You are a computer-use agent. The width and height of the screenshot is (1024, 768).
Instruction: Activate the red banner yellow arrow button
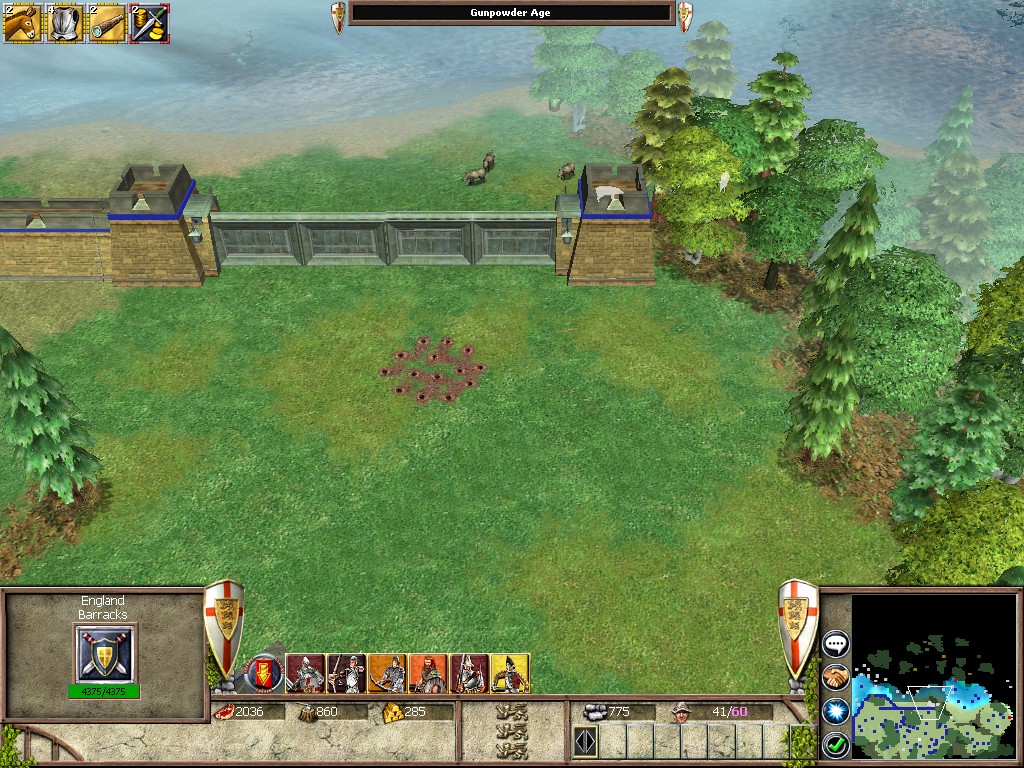[x=265, y=673]
